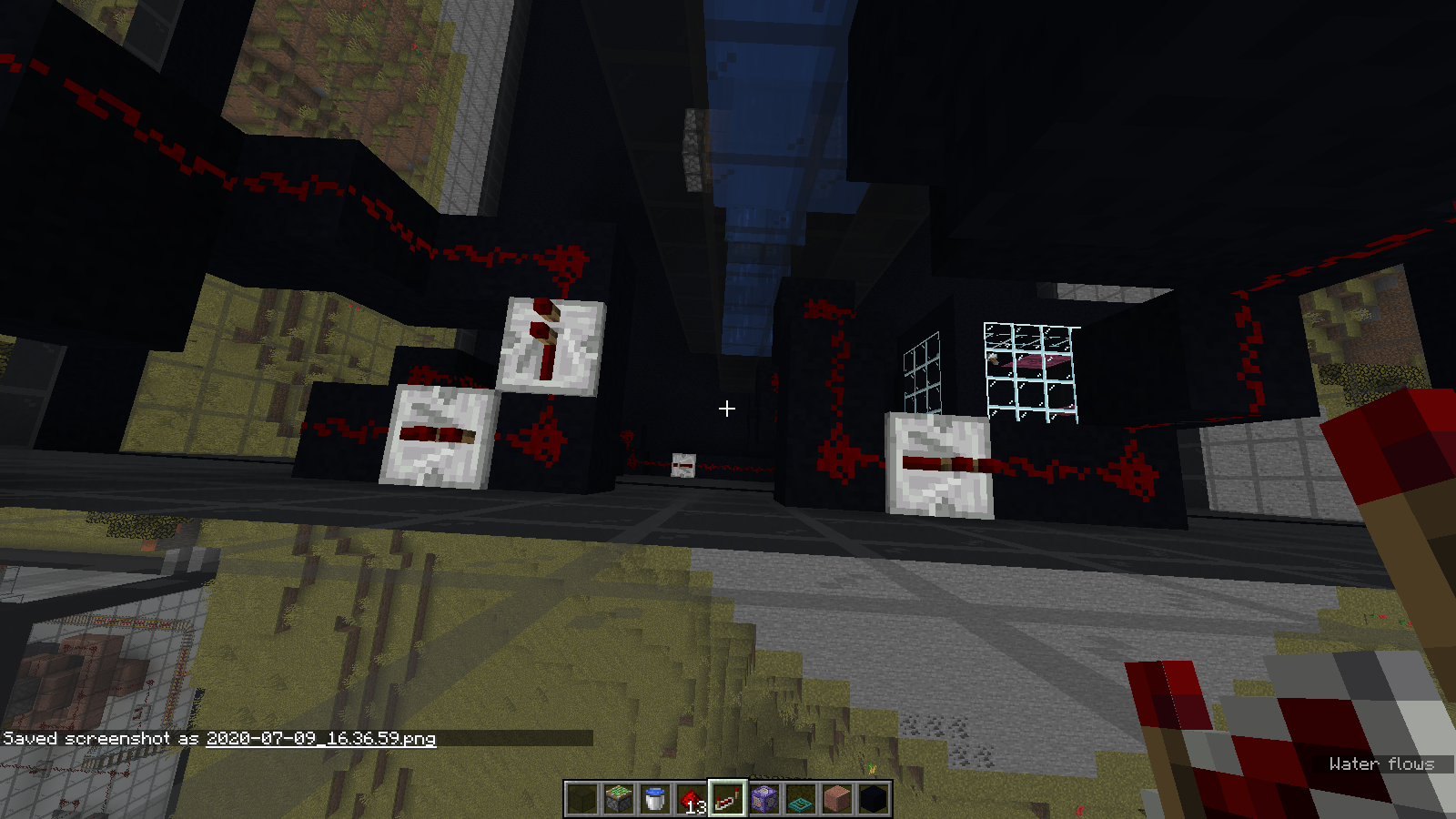Screen dimensions: 1456x819
Task: Select the solid black concrete block slot
Action: click(874, 799)
